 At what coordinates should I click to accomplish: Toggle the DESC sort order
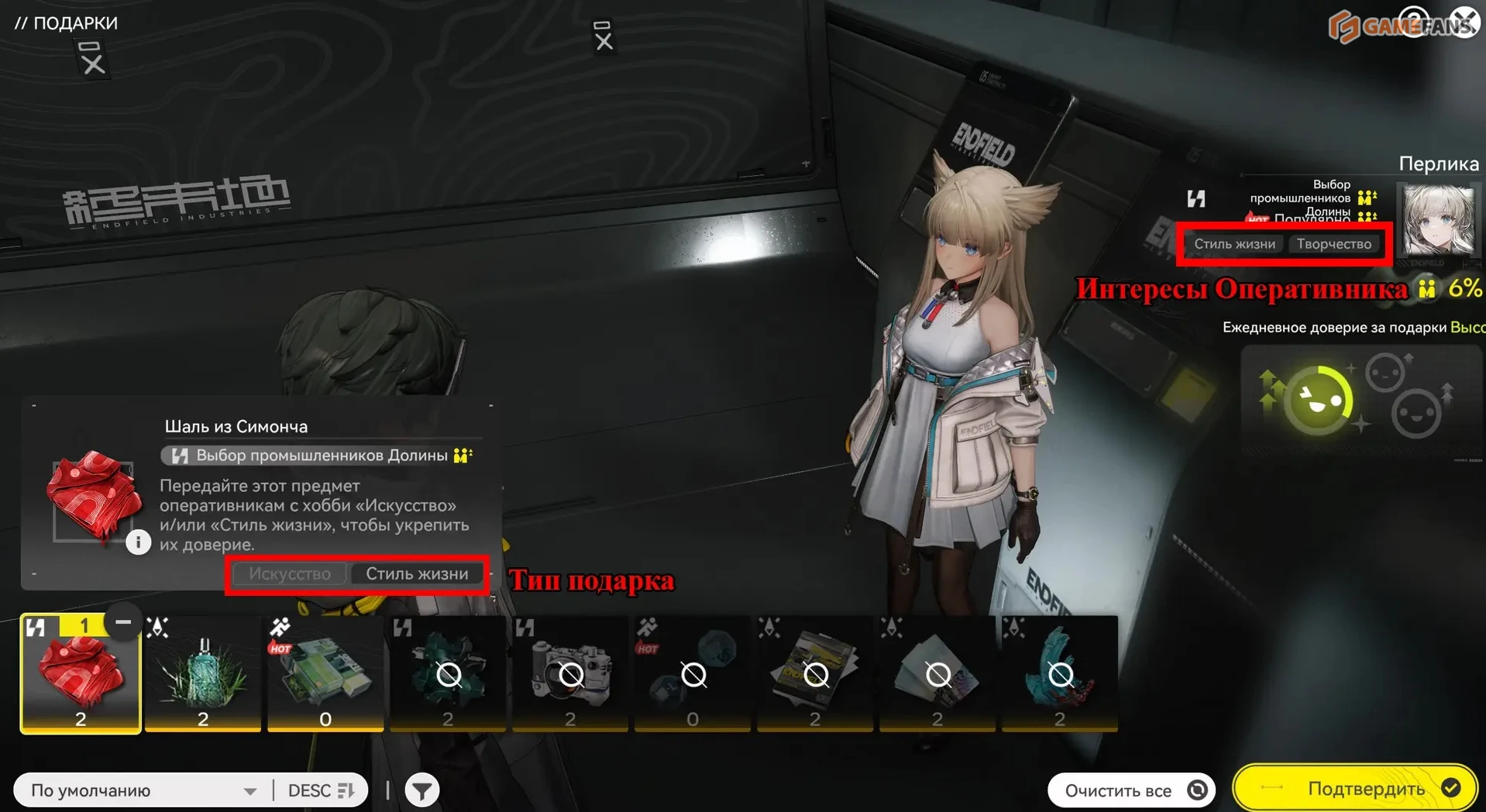pyautogui.click(x=320, y=790)
